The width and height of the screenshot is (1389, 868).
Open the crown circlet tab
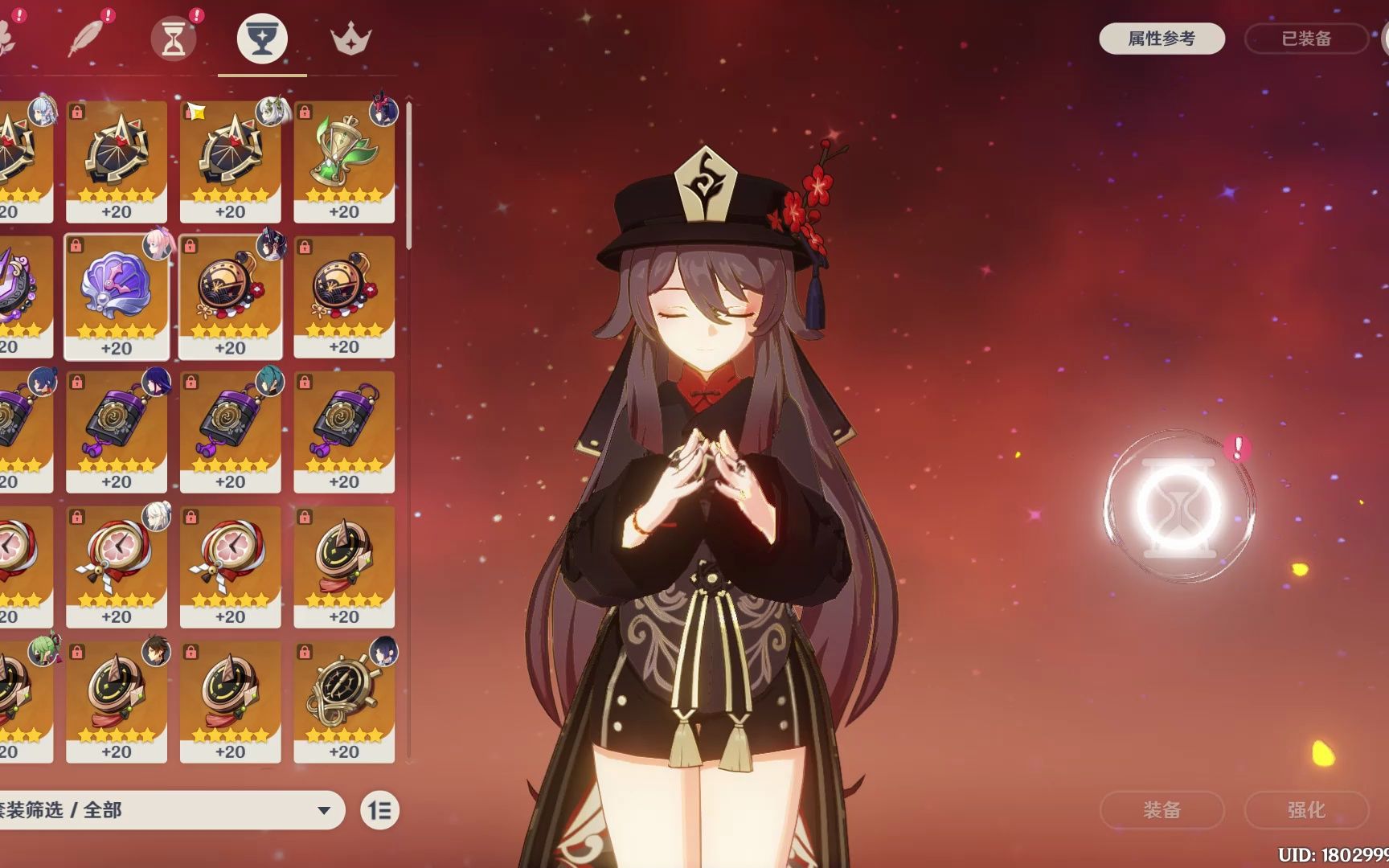pyautogui.click(x=350, y=38)
